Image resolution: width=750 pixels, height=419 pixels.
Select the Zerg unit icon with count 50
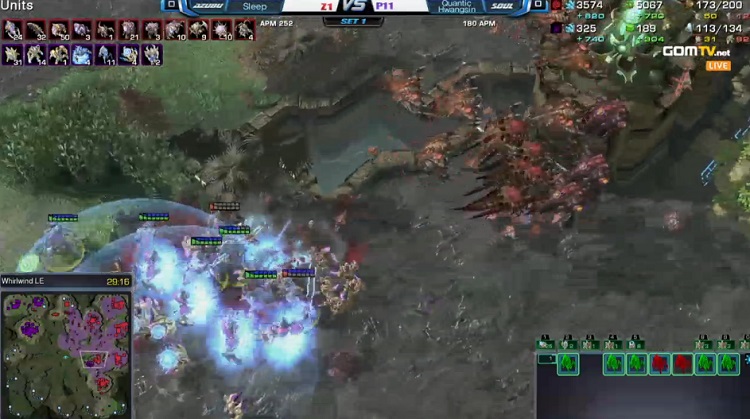59,30
